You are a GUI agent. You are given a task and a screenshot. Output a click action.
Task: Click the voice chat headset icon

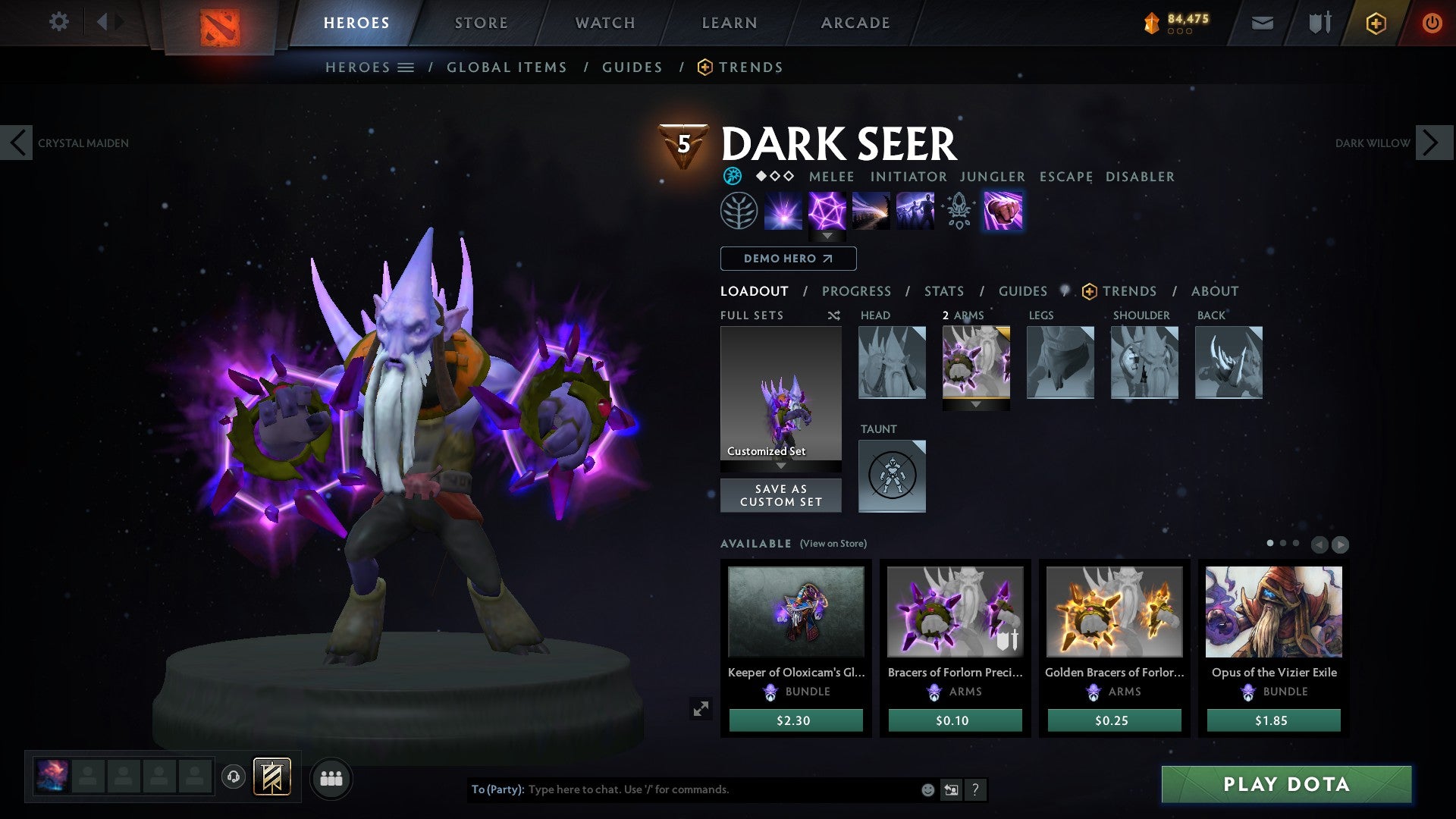point(235,777)
